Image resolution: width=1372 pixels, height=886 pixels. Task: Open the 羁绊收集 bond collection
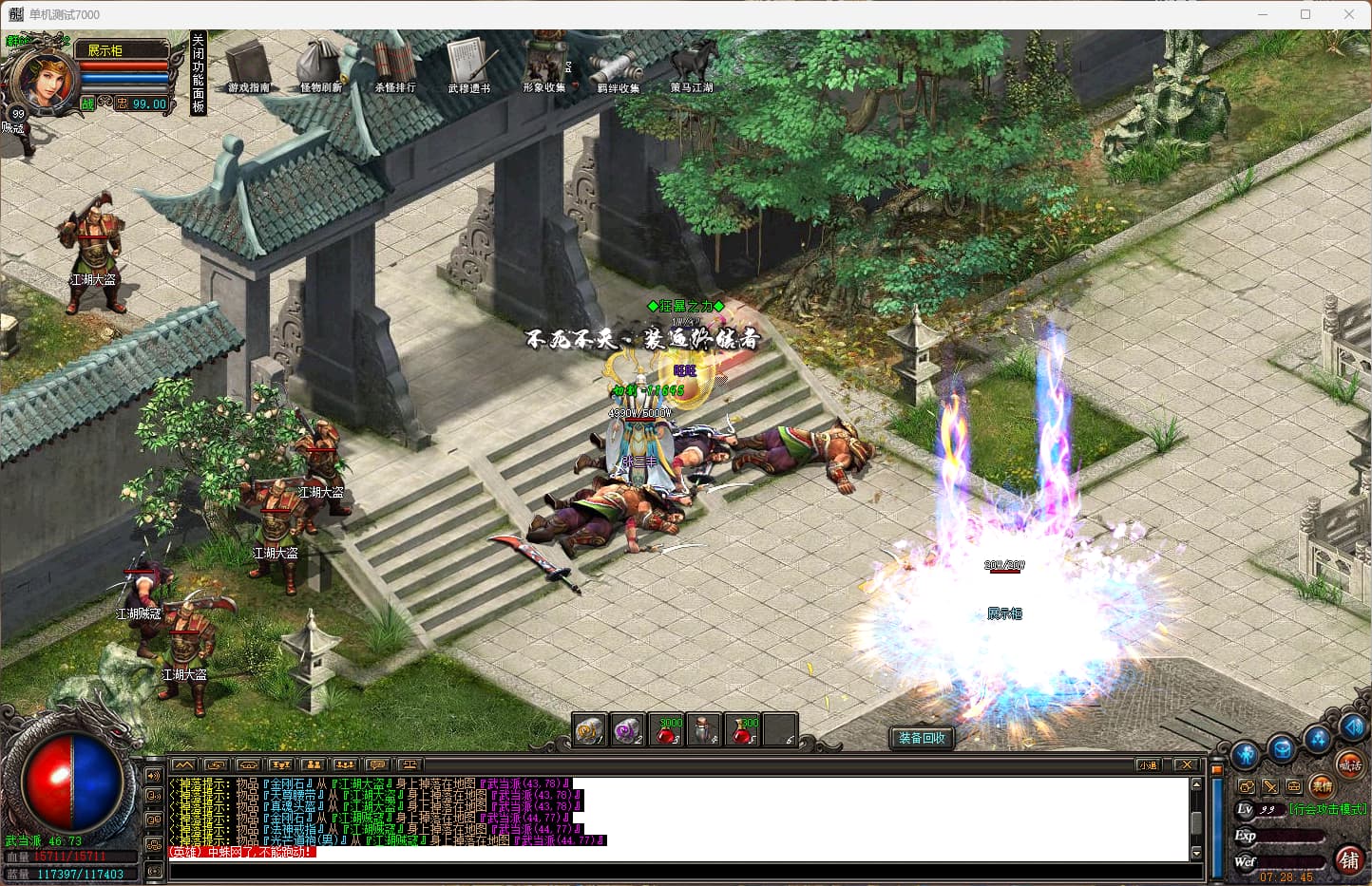click(x=618, y=66)
